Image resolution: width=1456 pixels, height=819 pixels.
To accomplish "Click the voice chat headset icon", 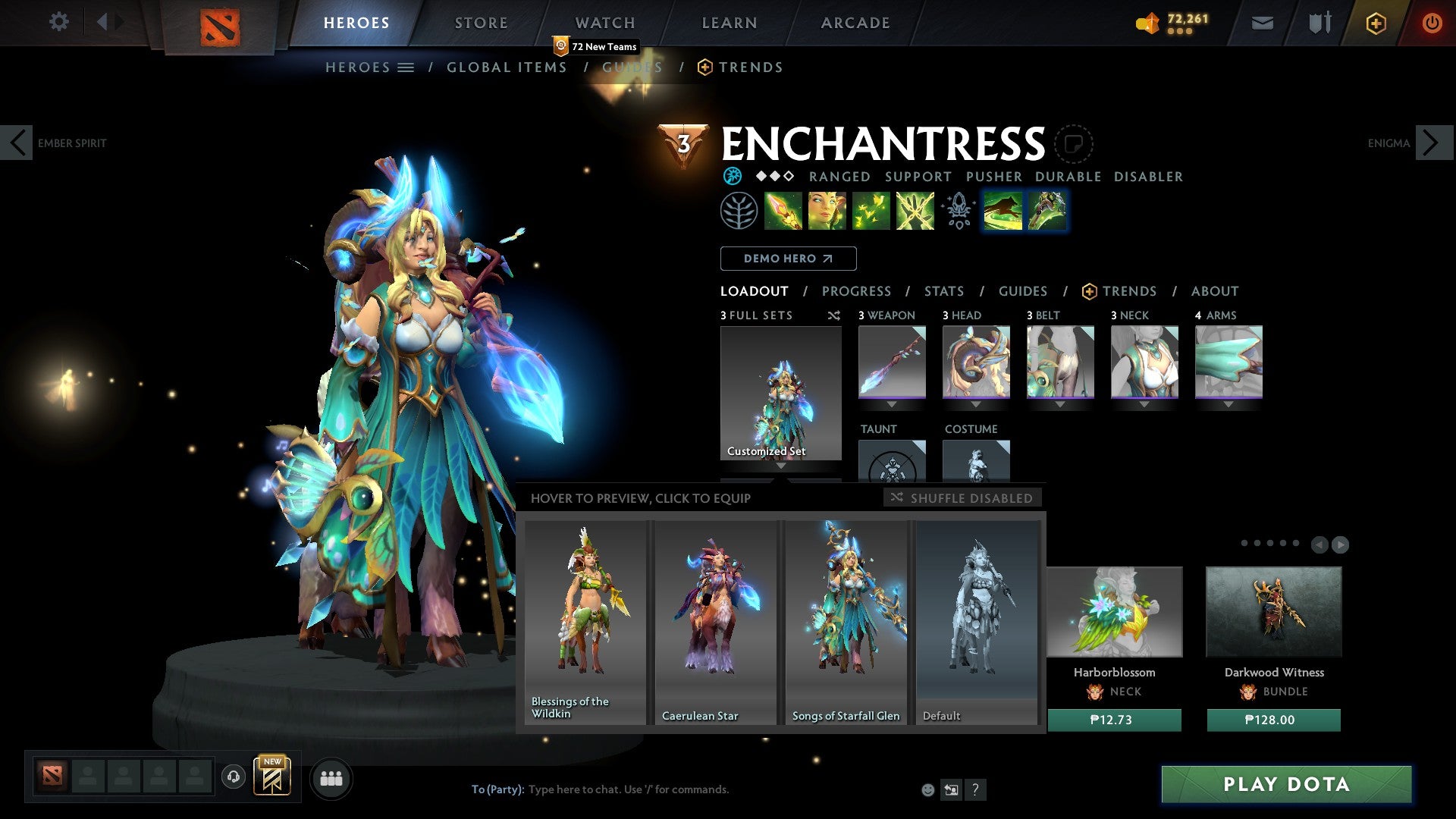I will pos(234,778).
